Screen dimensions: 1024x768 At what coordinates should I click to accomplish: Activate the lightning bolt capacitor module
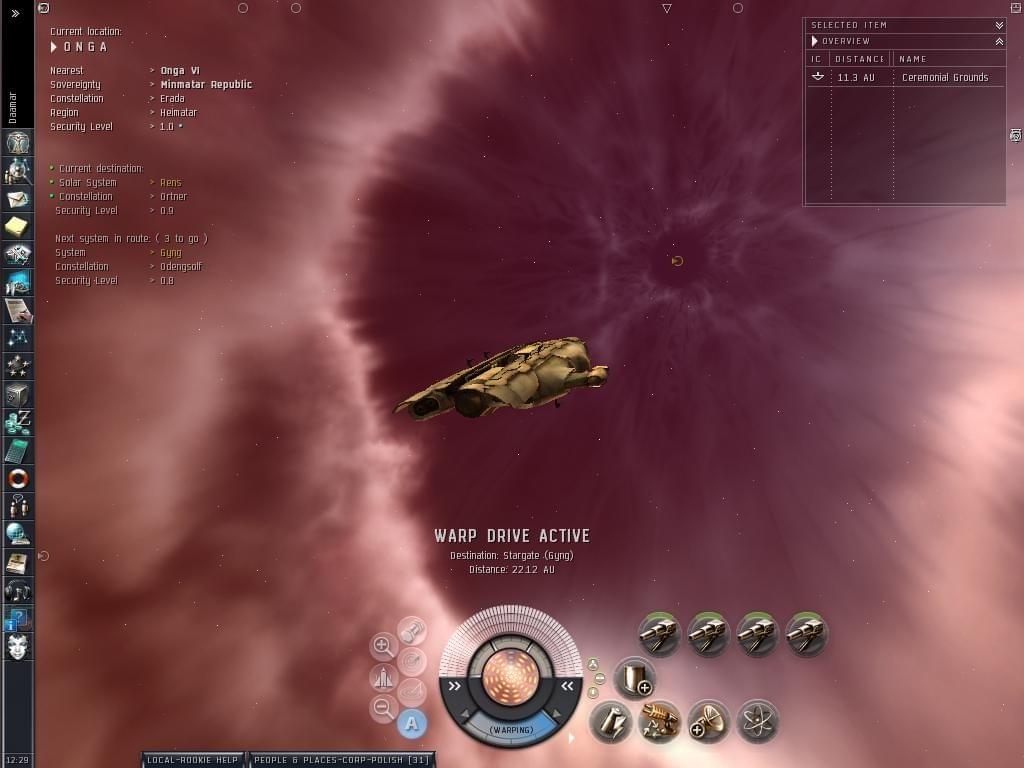[610, 721]
